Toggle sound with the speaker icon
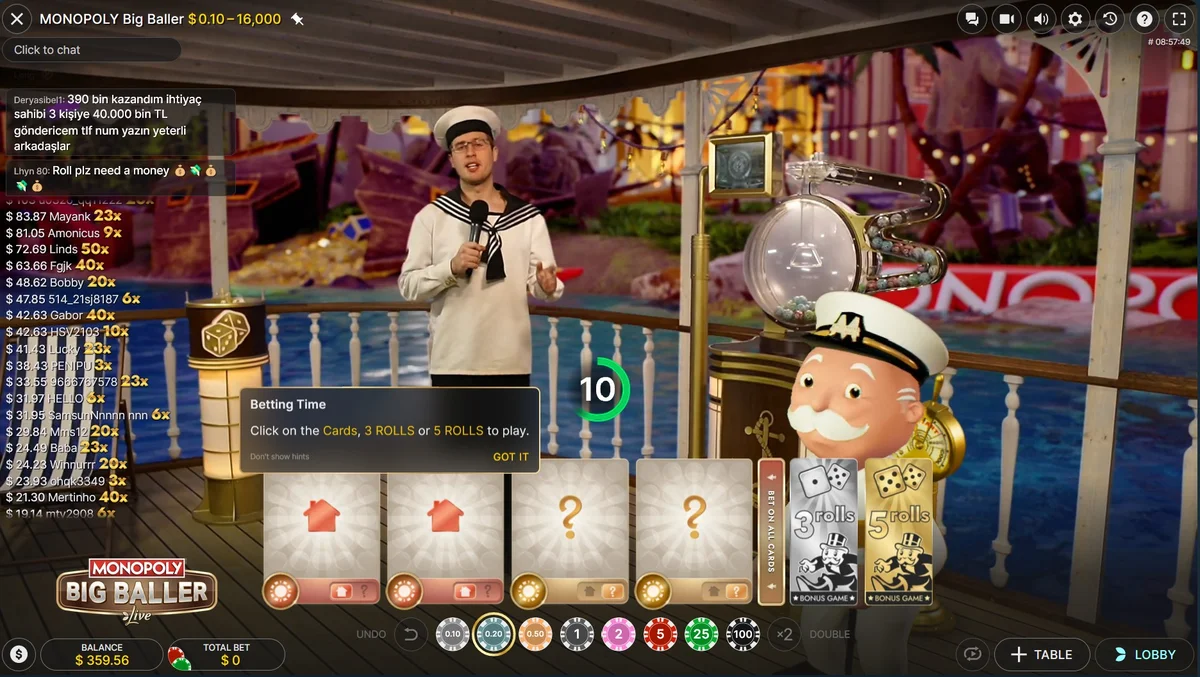The height and width of the screenshot is (677, 1200). [1041, 19]
